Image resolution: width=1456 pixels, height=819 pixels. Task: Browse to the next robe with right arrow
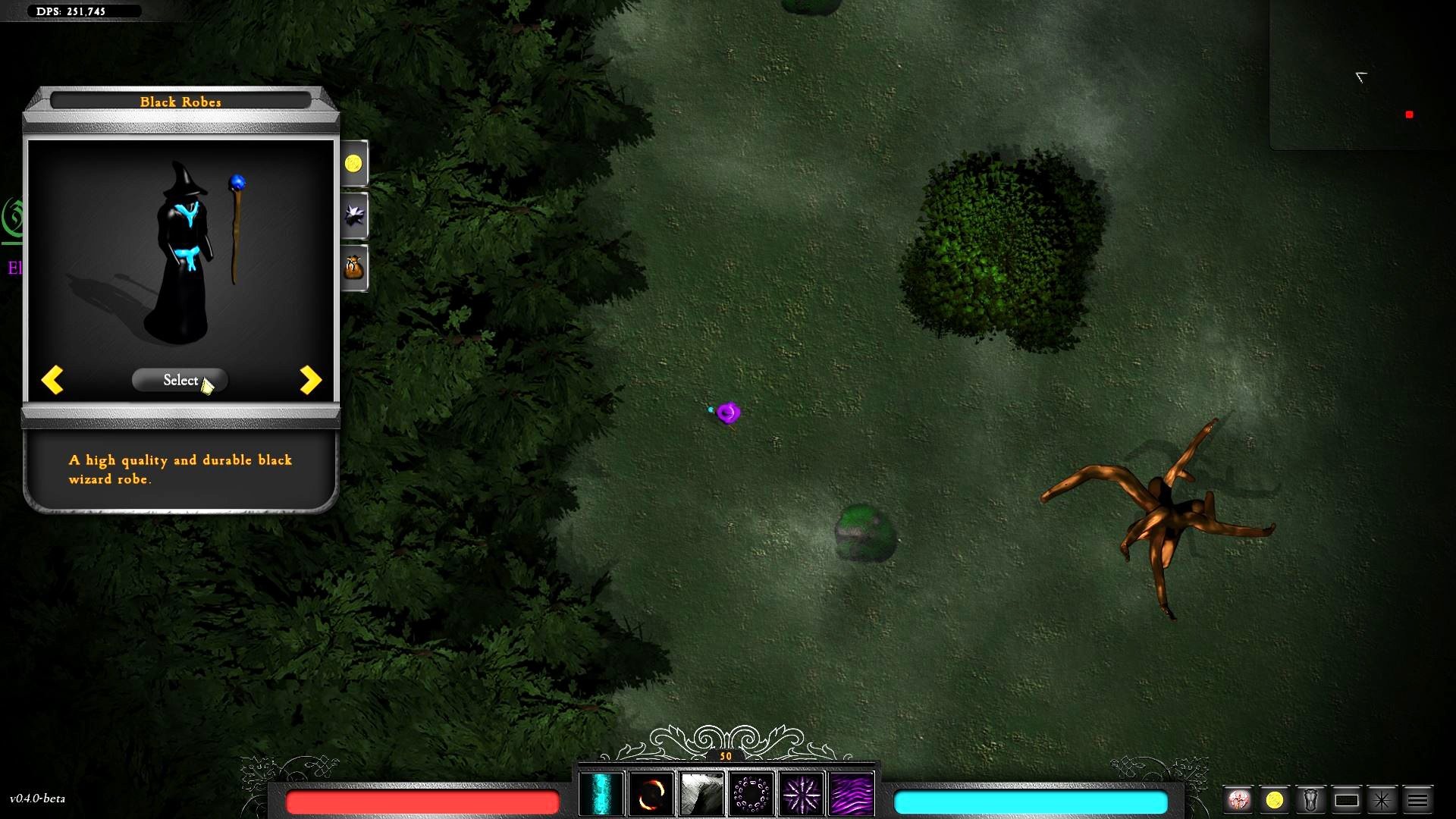tap(309, 380)
